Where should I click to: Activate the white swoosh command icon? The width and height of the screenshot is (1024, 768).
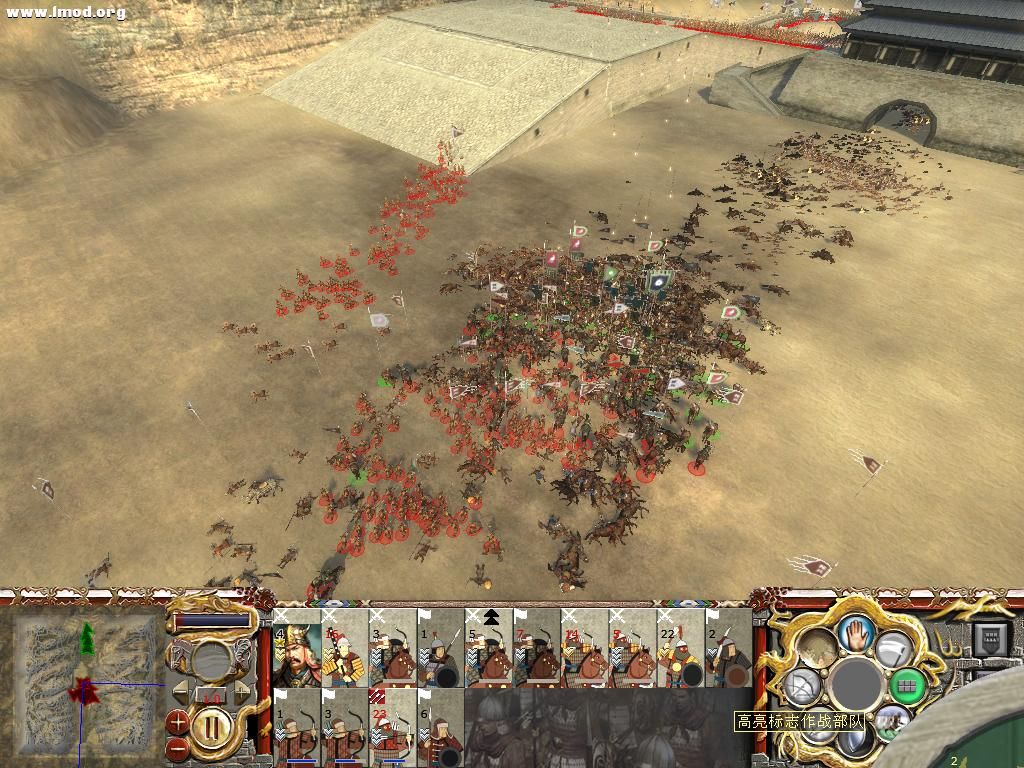click(x=892, y=650)
